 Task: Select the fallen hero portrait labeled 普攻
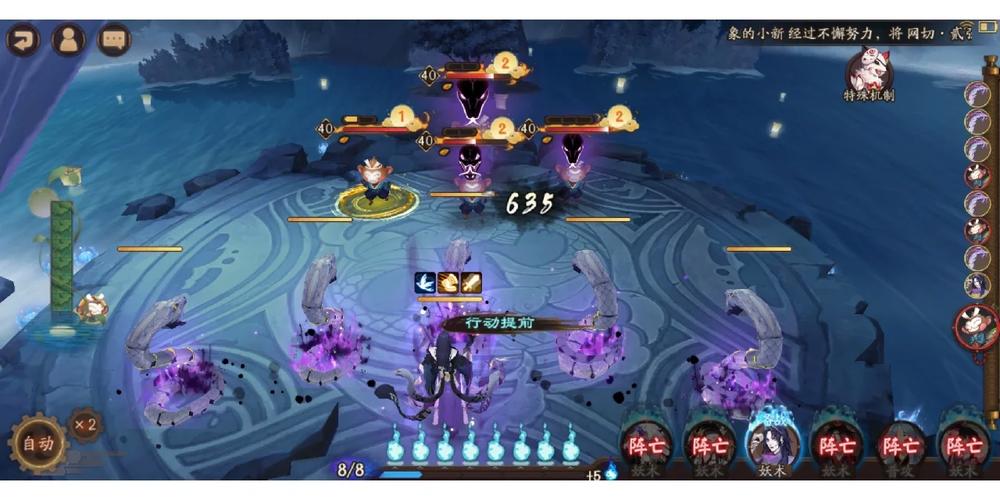[901, 445]
